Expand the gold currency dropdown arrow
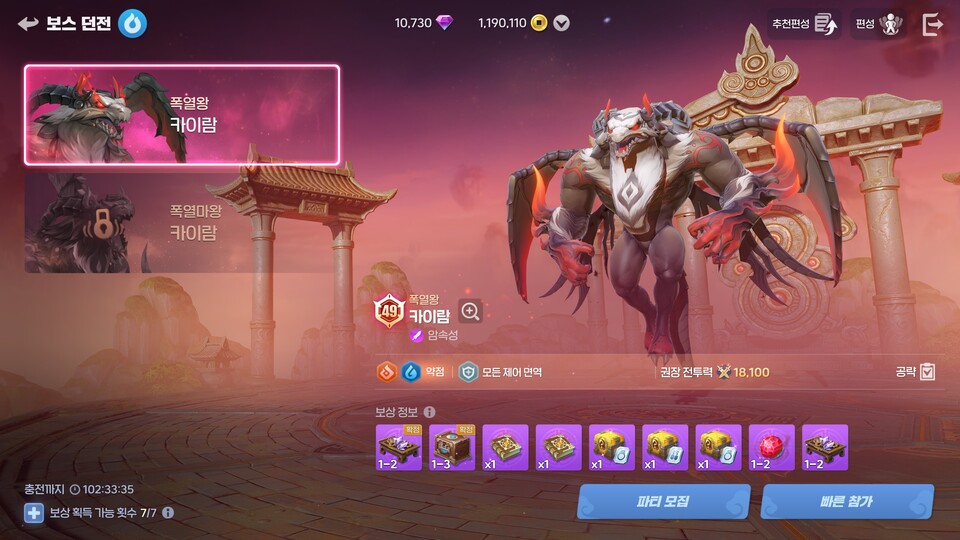This screenshot has height=540, width=960. click(x=562, y=23)
